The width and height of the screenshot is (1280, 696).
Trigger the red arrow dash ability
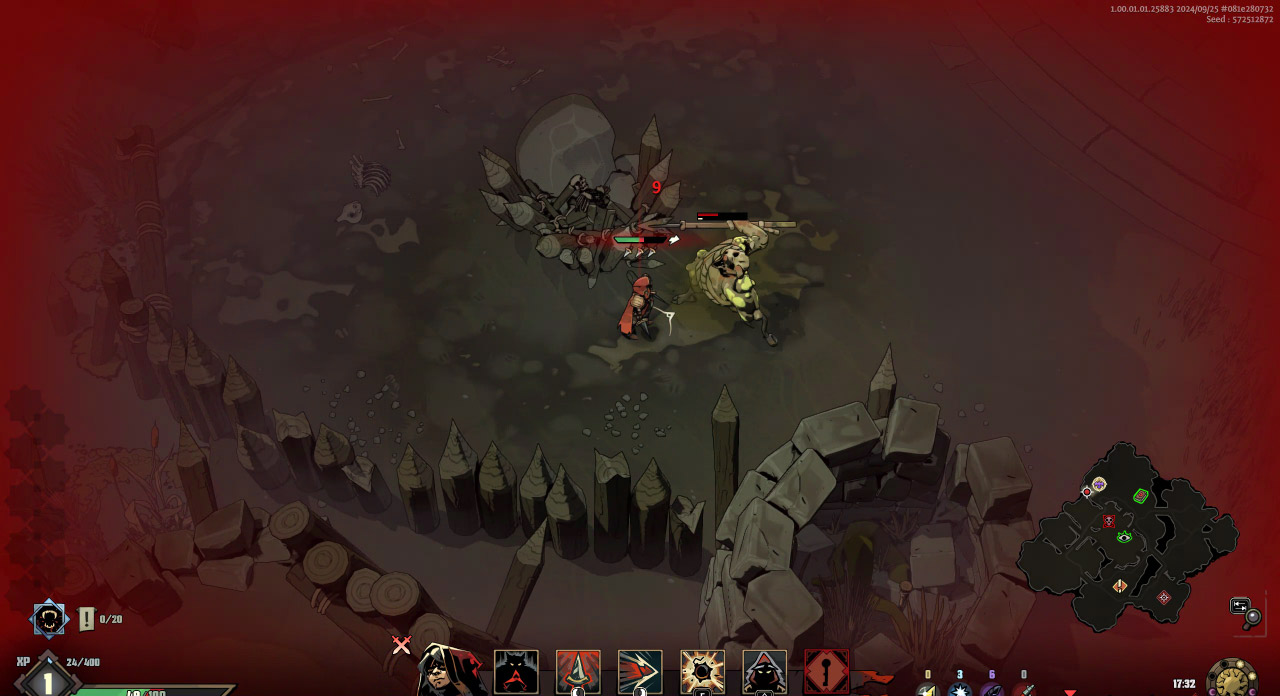point(640,672)
